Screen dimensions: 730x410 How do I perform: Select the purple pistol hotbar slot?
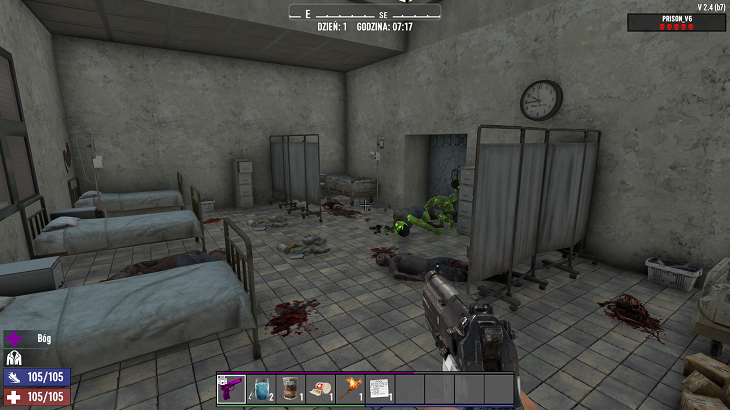(x=231, y=388)
